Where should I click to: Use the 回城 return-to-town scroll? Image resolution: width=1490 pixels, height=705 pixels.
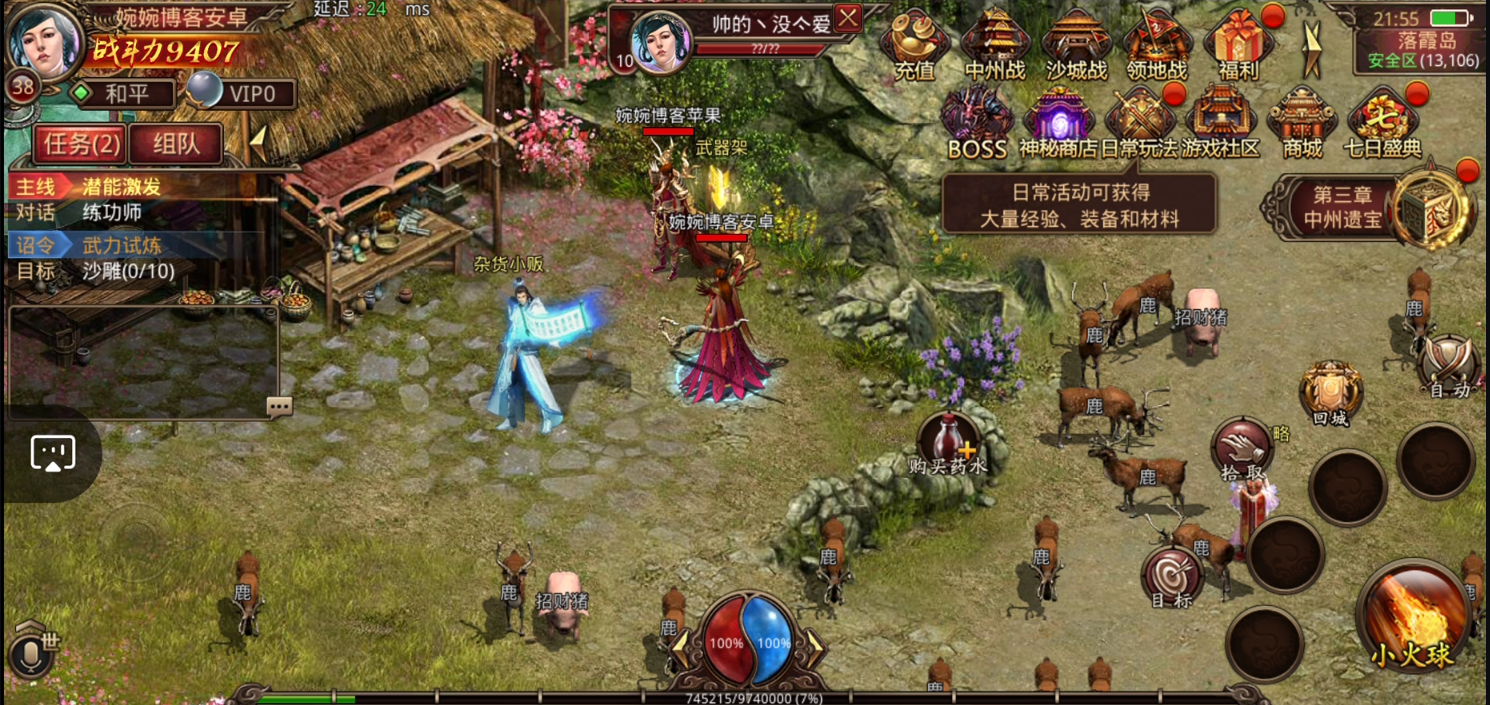click(x=1331, y=394)
